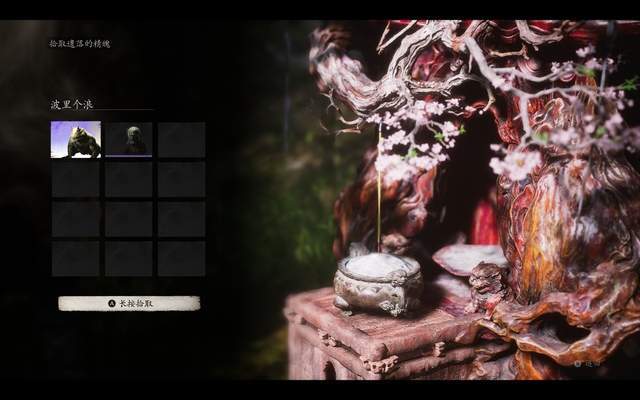Select the highlighted frog spirit slot
The image size is (640, 400).
(76, 140)
